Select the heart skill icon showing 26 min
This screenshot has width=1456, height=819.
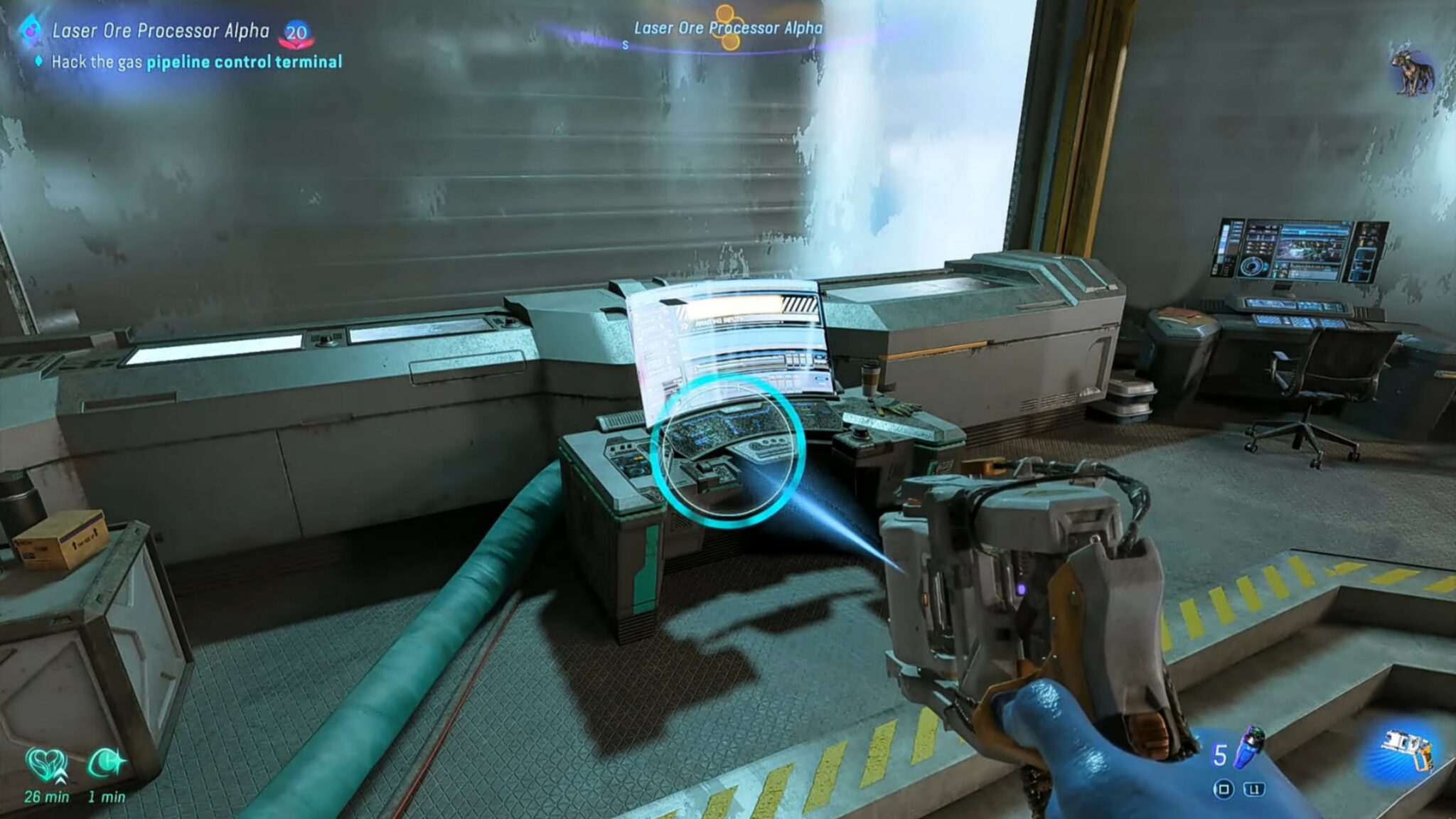click(x=44, y=761)
